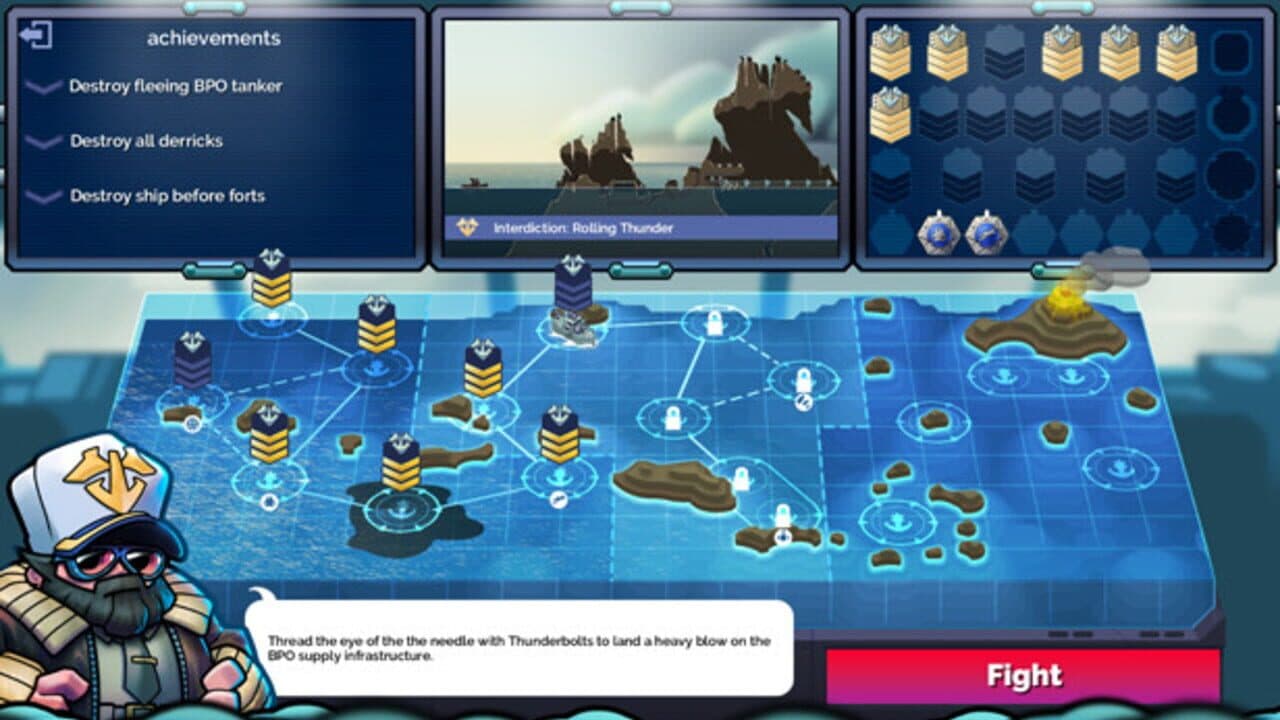1280x720 pixels.
Task: Click the back arrow on the achievements panel
Action: [36, 36]
